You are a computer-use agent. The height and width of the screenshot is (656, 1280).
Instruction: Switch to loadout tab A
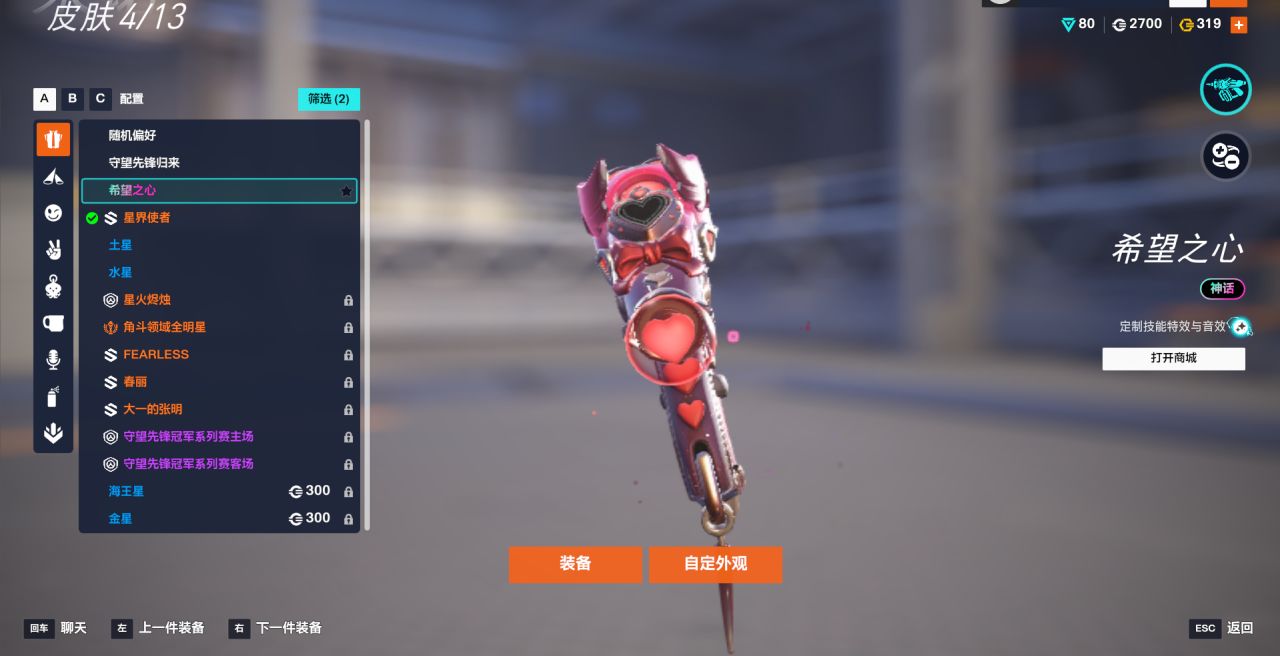point(44,99)
